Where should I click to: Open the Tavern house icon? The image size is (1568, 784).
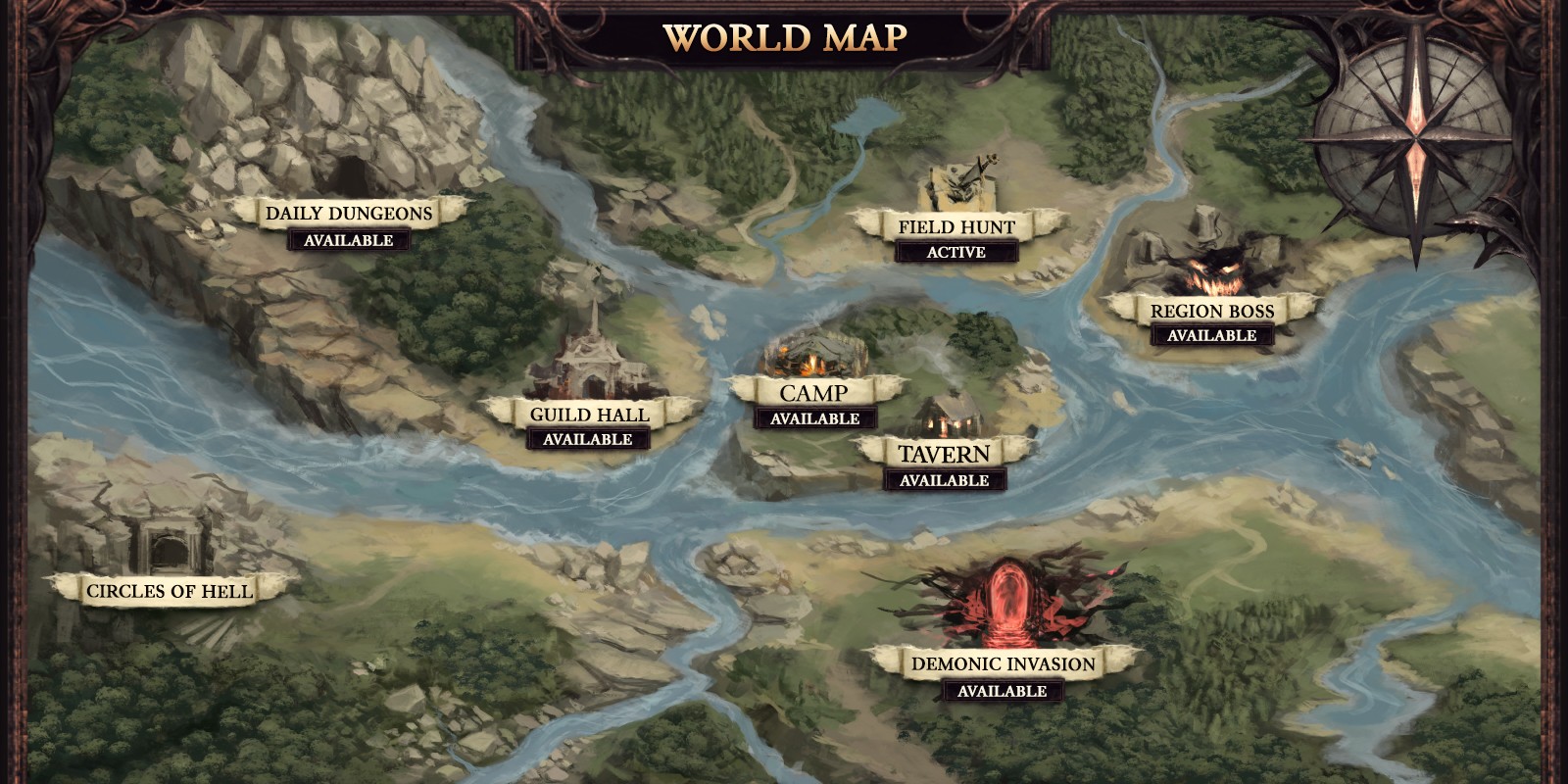pos(946,416)
